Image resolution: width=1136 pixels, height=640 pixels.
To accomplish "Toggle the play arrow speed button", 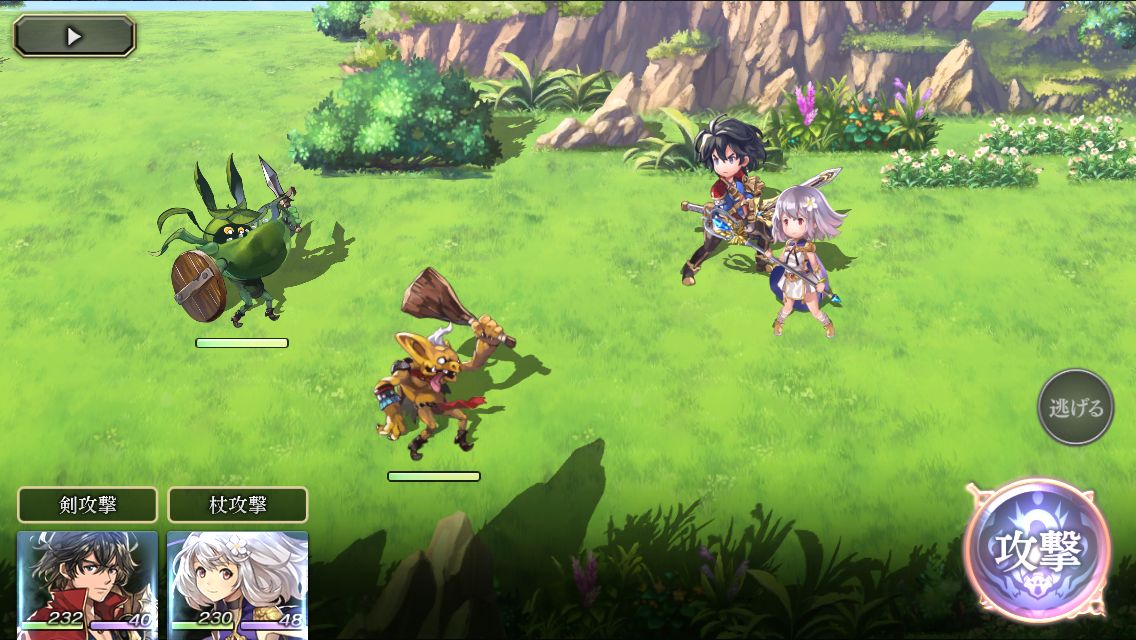I will (74, 36).
